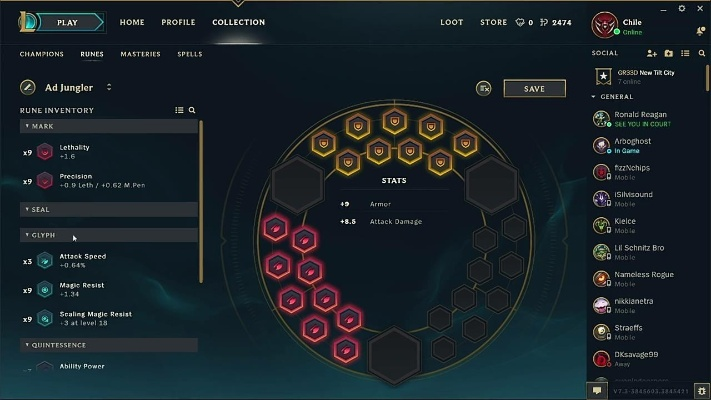
Task: Rename the rune page with the pencil icon
Action: click(x=28, y=87)
